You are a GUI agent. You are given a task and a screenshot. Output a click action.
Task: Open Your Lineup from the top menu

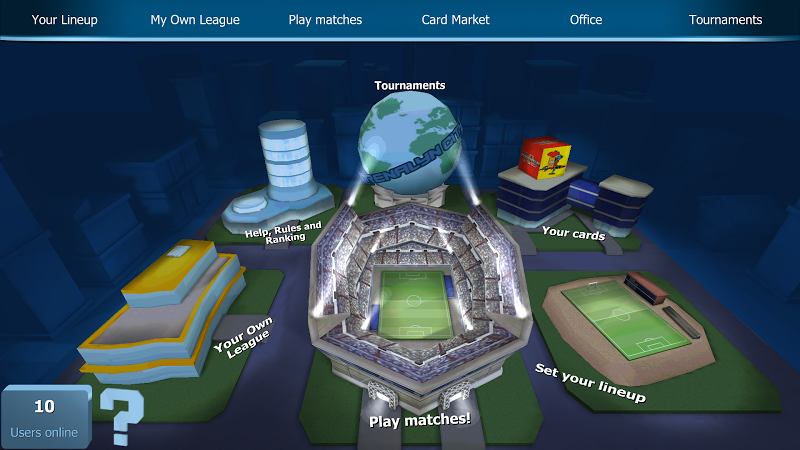pos(65,20)
